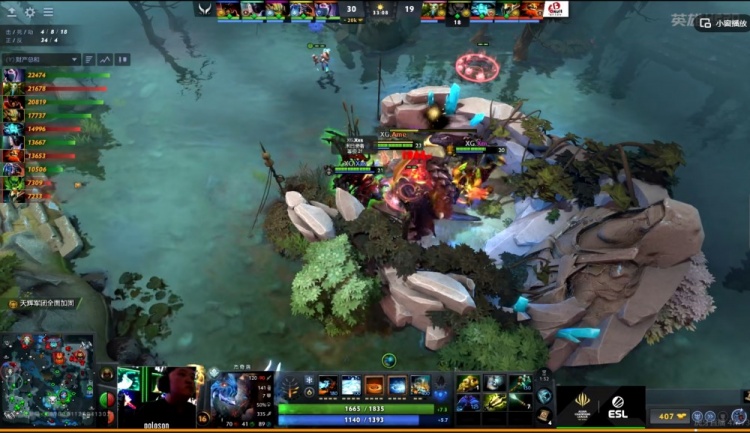
Task: Click the upload arrow icon beside settings
Action: [11, 12]
